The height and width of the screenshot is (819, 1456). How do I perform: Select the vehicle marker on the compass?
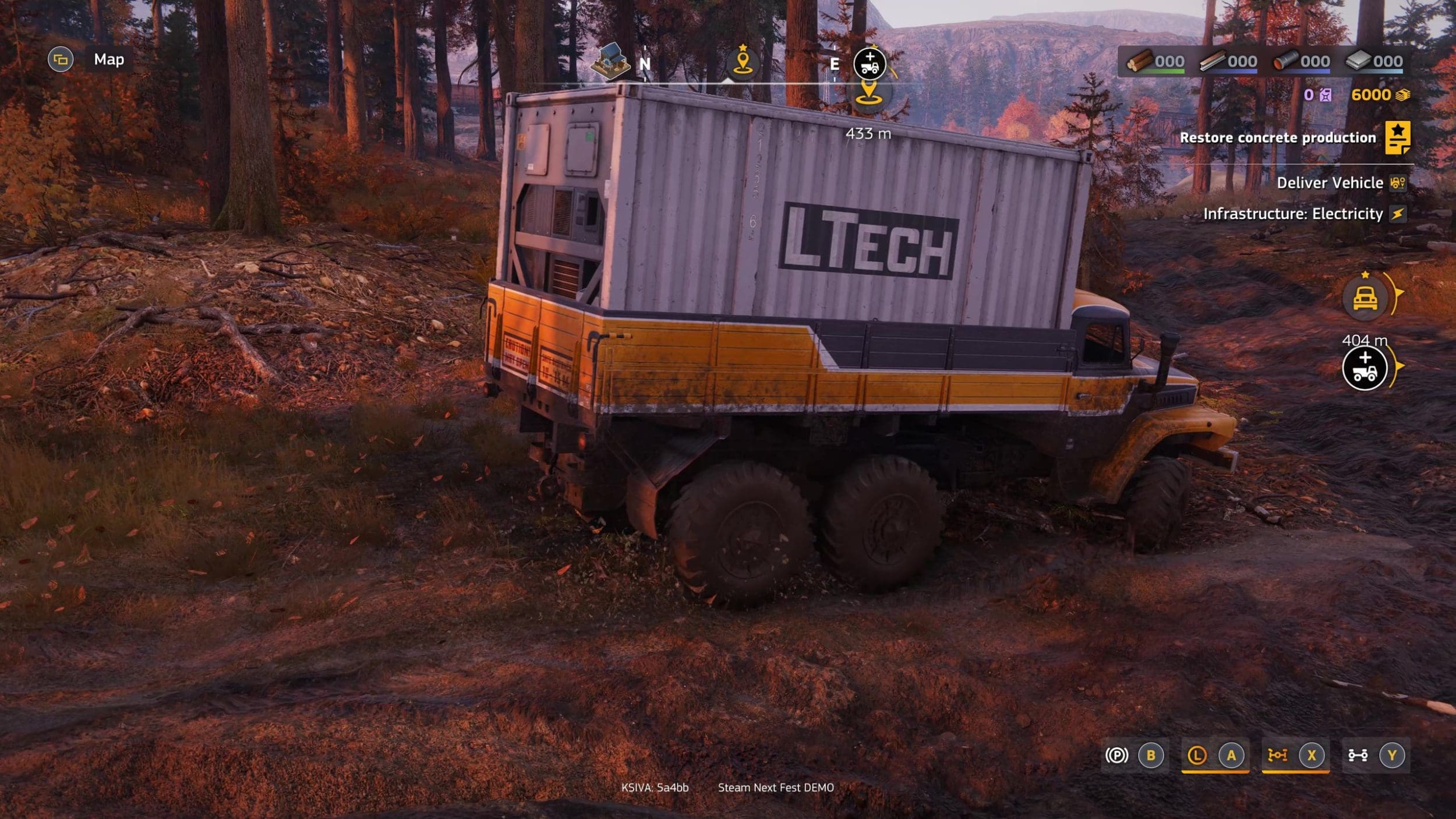pyautogui.click(x=870, y=63)
